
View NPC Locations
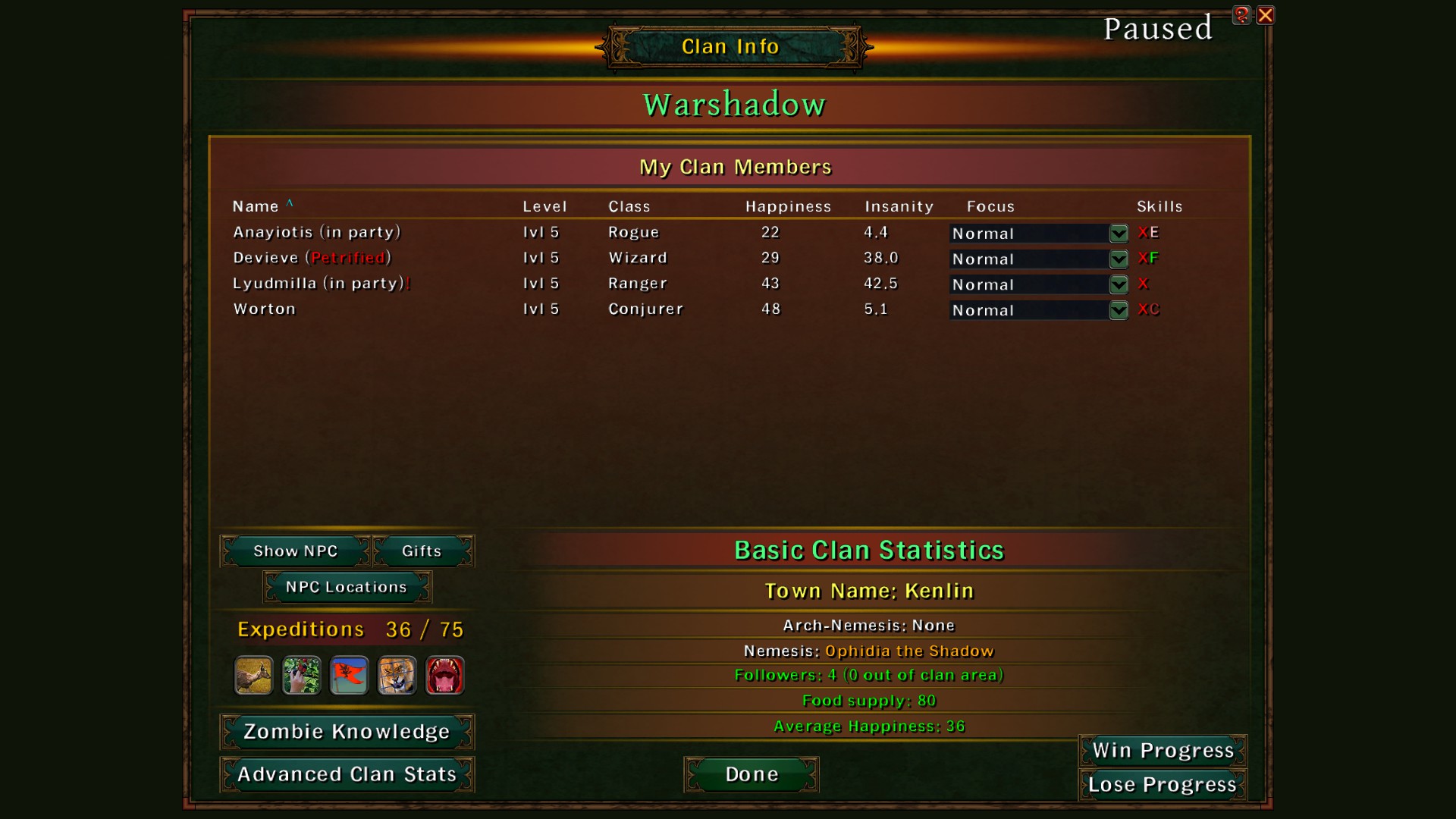click(347, 587)
